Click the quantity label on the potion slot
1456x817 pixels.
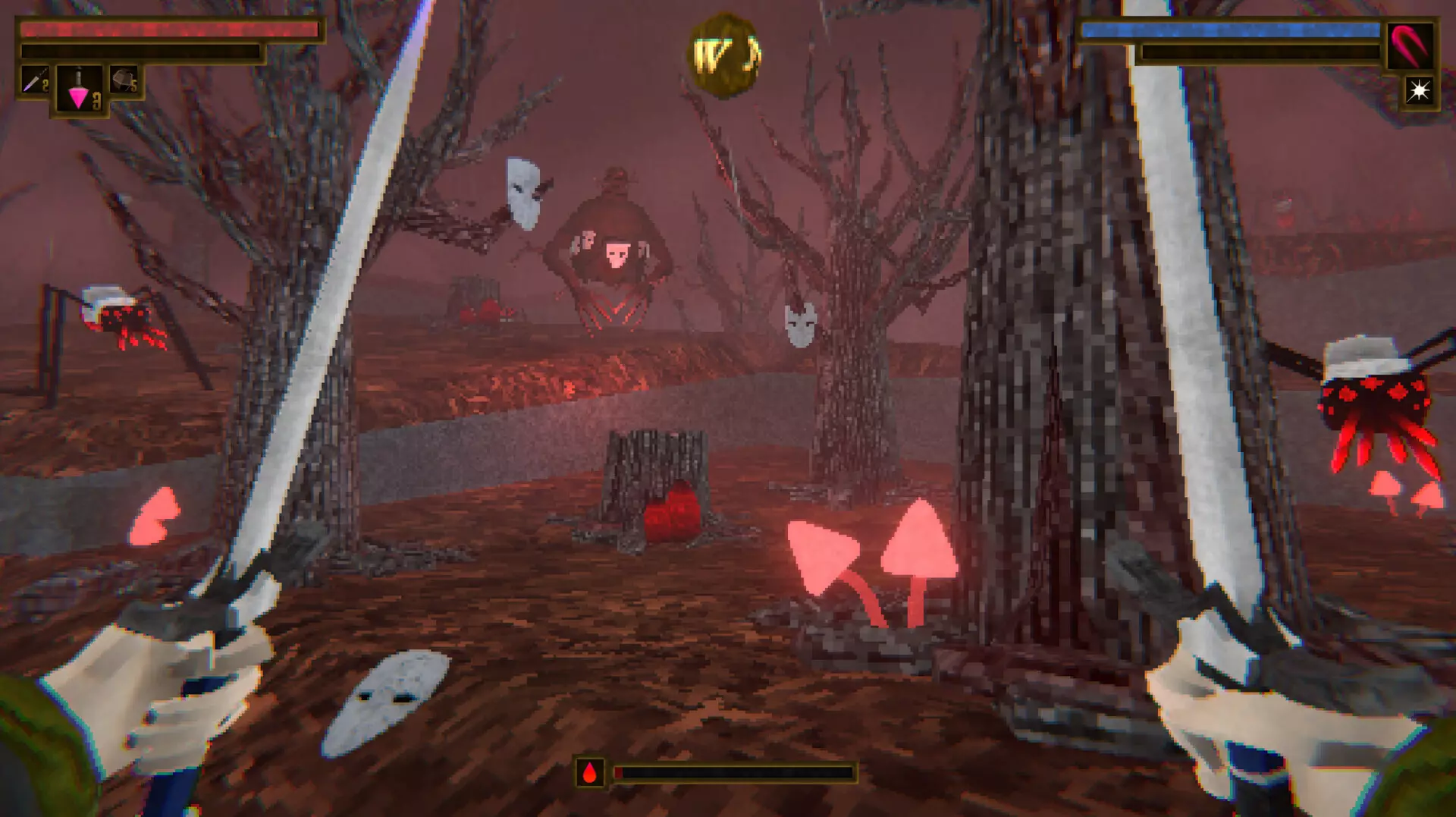pos(96,99)
